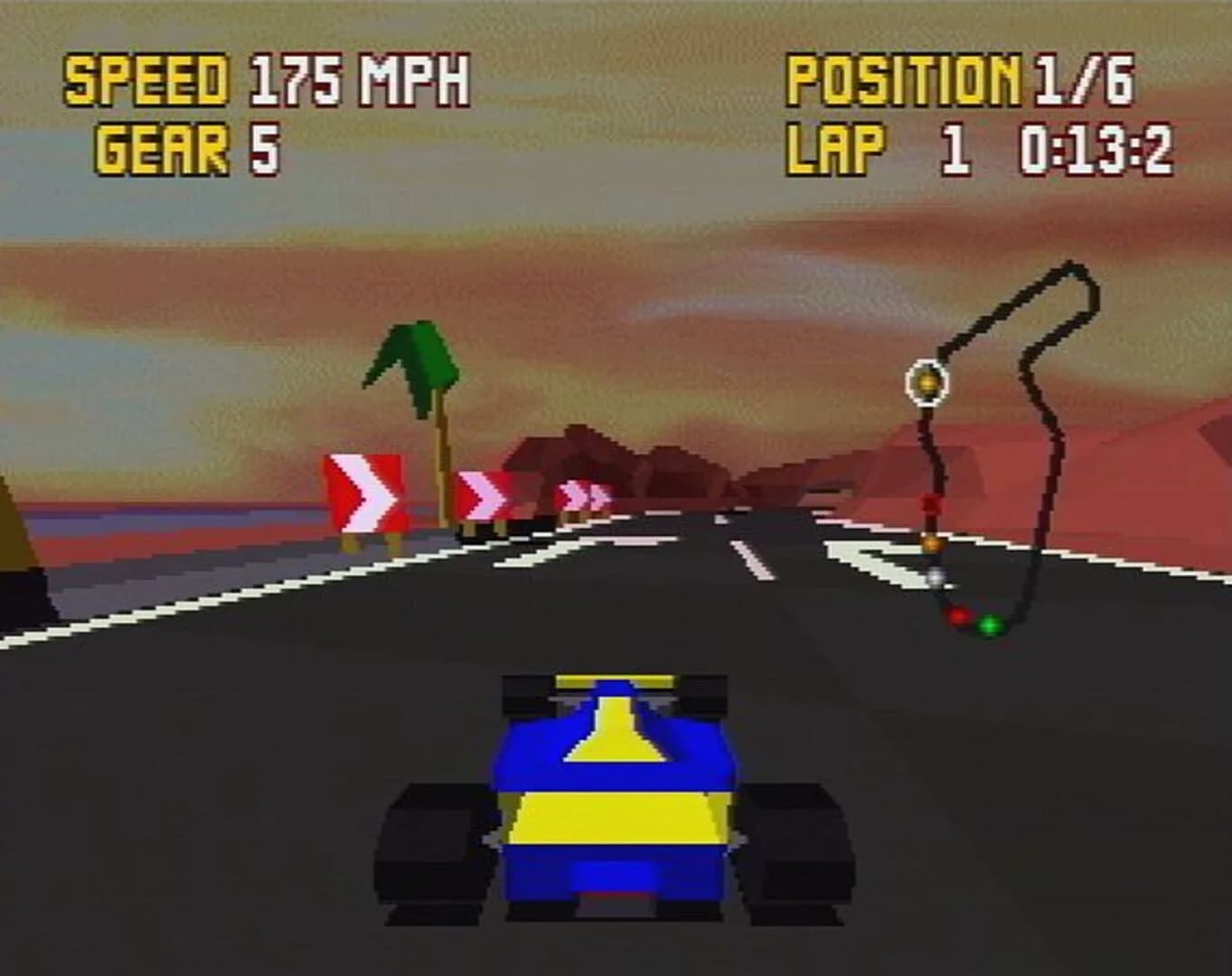Select the orange opponent marker on the minimap
The width and height of the screenshot is (1232, 976).
[933, 543]
